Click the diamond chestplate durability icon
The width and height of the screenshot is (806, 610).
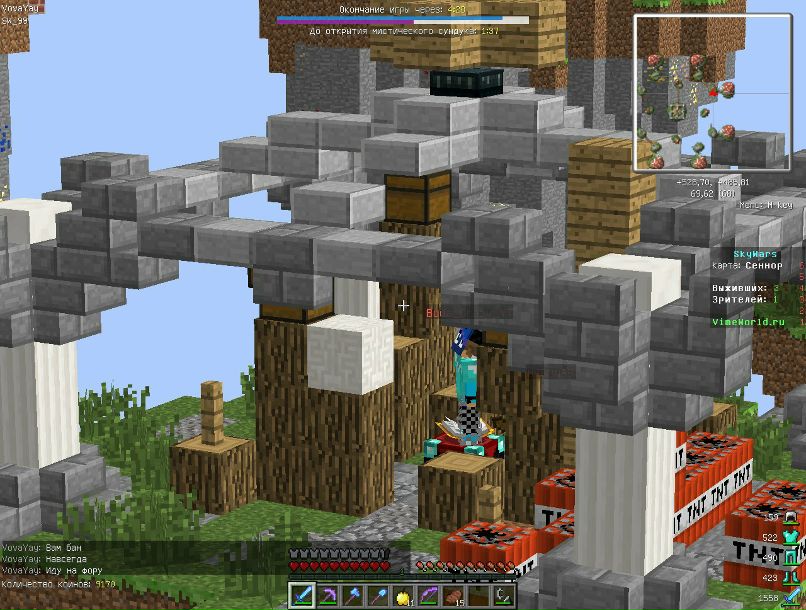point(789,538)
